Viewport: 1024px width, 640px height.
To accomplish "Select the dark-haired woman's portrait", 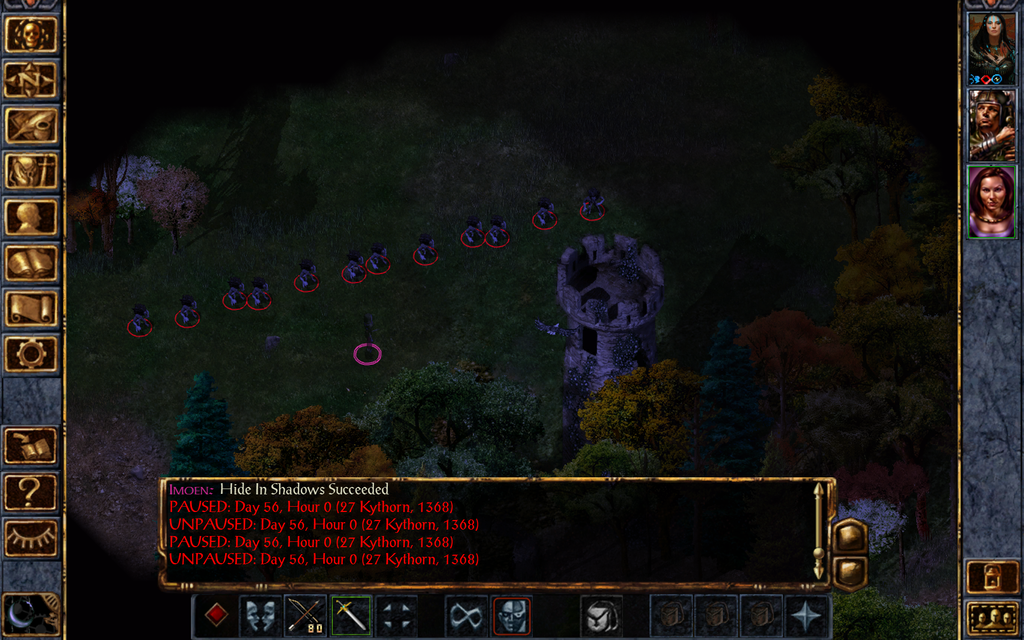I will [991, 47].
